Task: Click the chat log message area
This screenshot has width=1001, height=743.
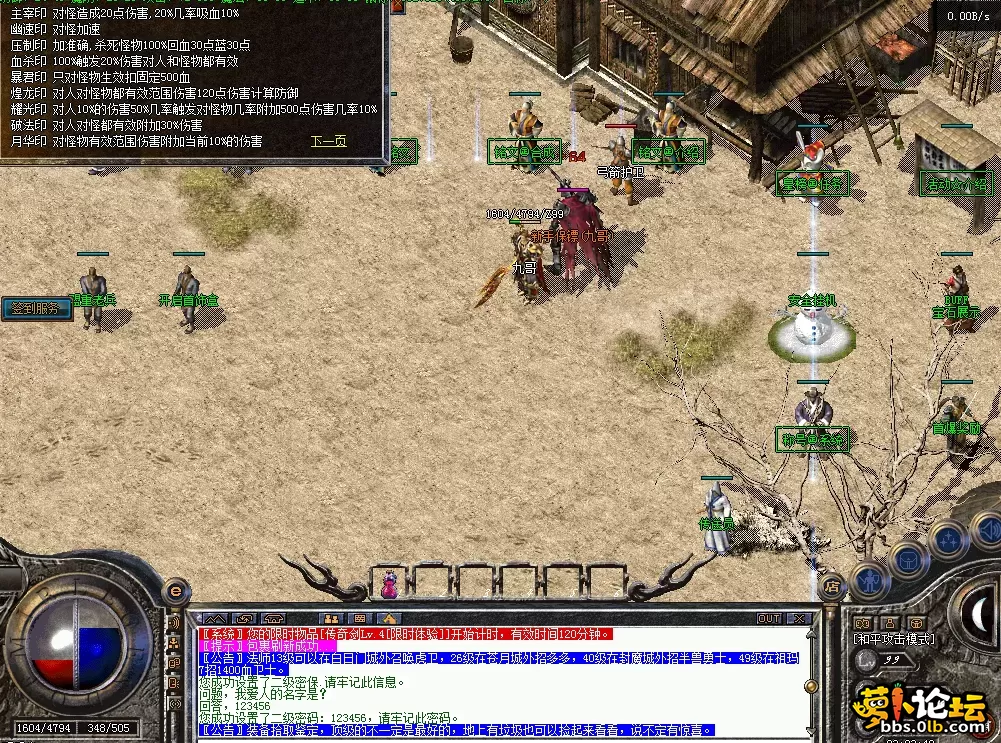Action: tap(500, 682)
